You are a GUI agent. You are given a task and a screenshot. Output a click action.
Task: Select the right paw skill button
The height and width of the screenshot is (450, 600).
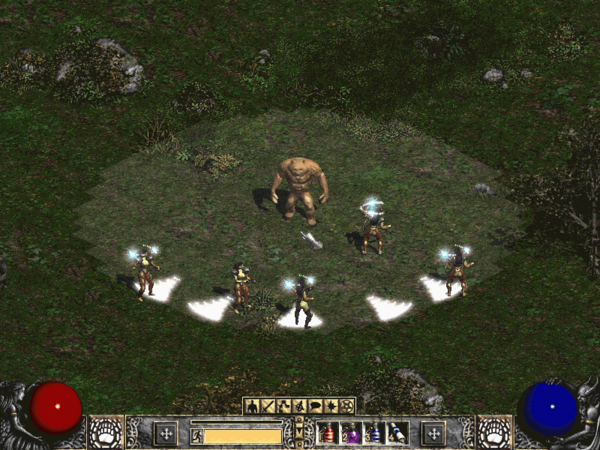click(x=494, y=432)
